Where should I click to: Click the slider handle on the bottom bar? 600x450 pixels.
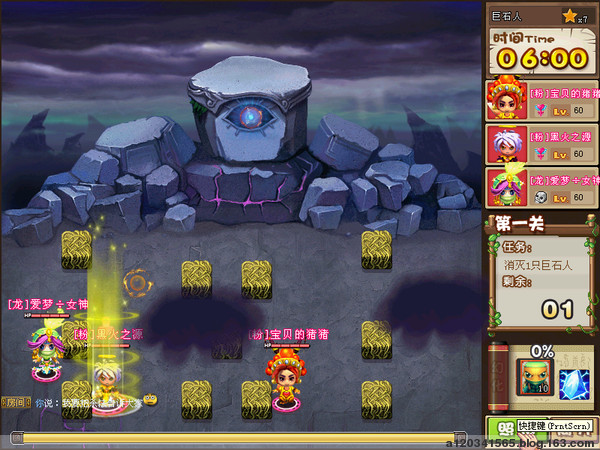point(17,437)
